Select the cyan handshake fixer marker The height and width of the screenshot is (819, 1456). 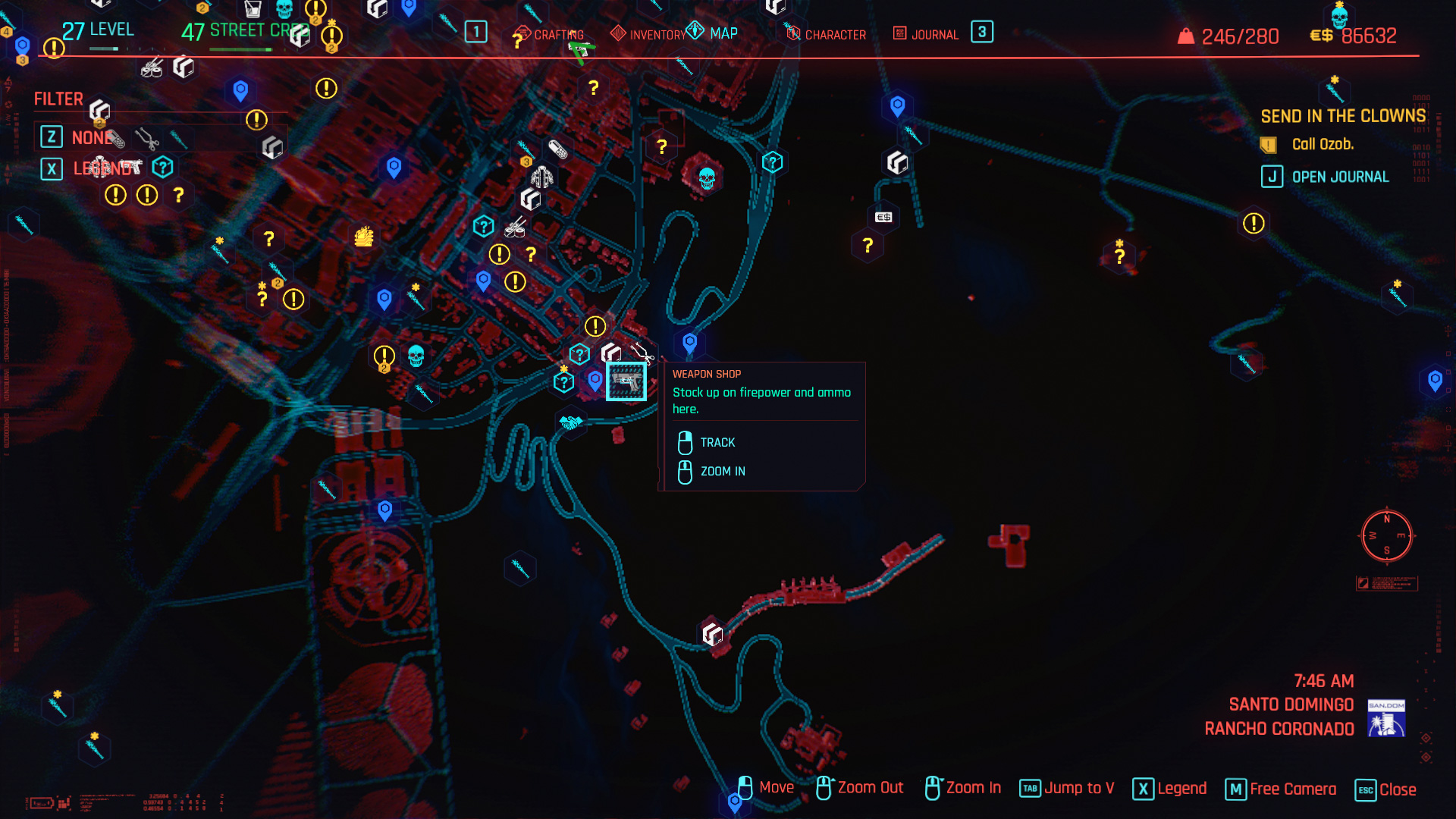[570, 422]
